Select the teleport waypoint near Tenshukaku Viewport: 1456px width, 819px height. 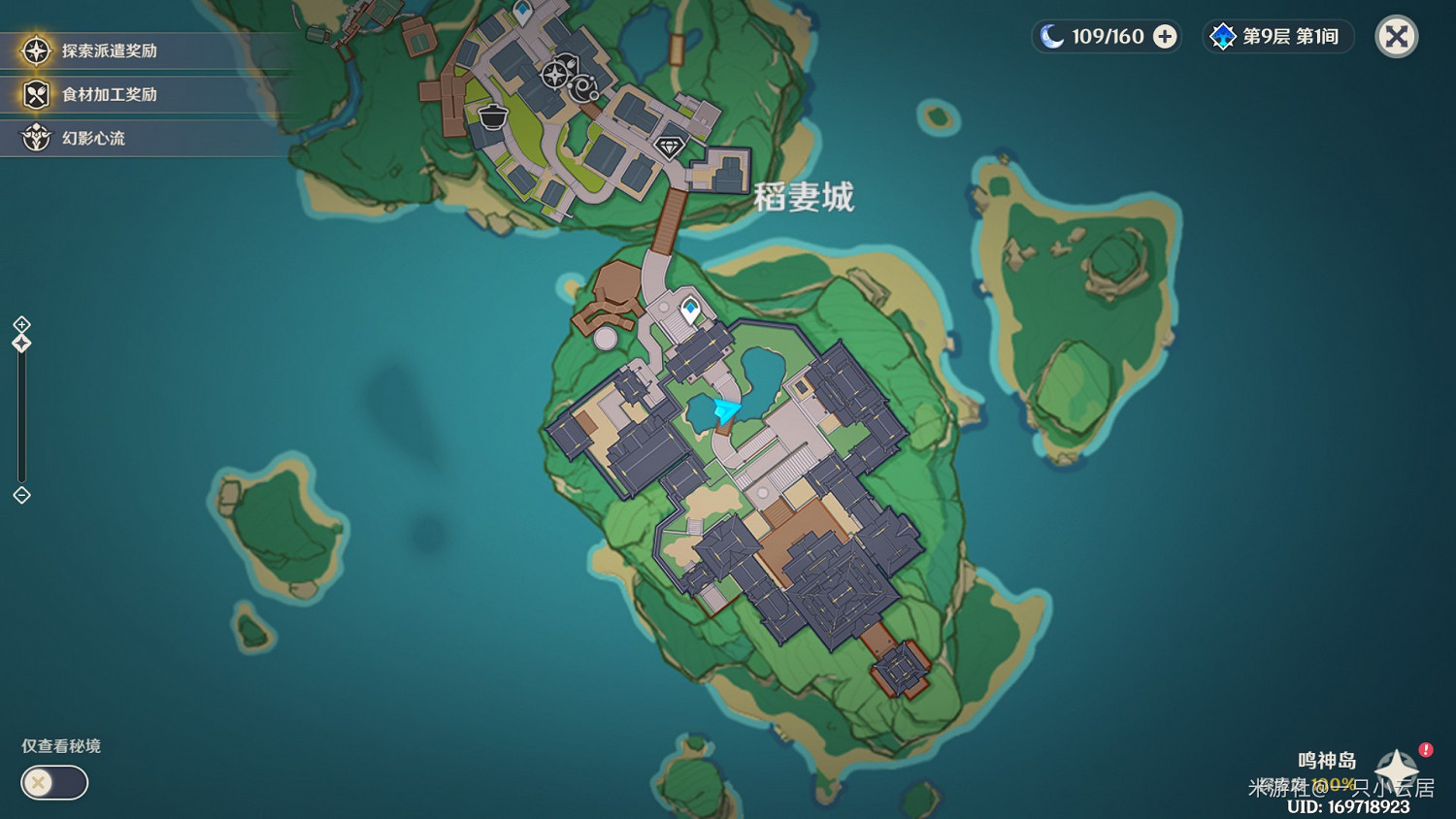(x=691, y=308)
